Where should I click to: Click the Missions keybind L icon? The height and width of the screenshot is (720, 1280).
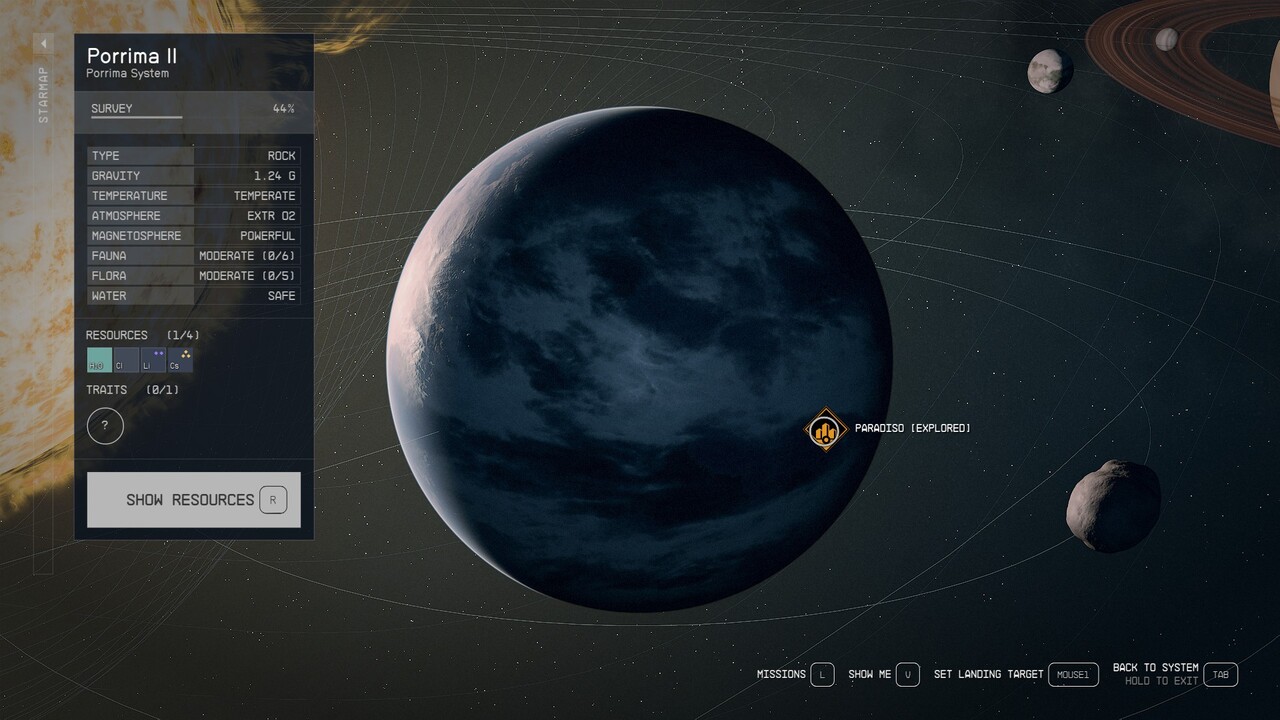822,674
